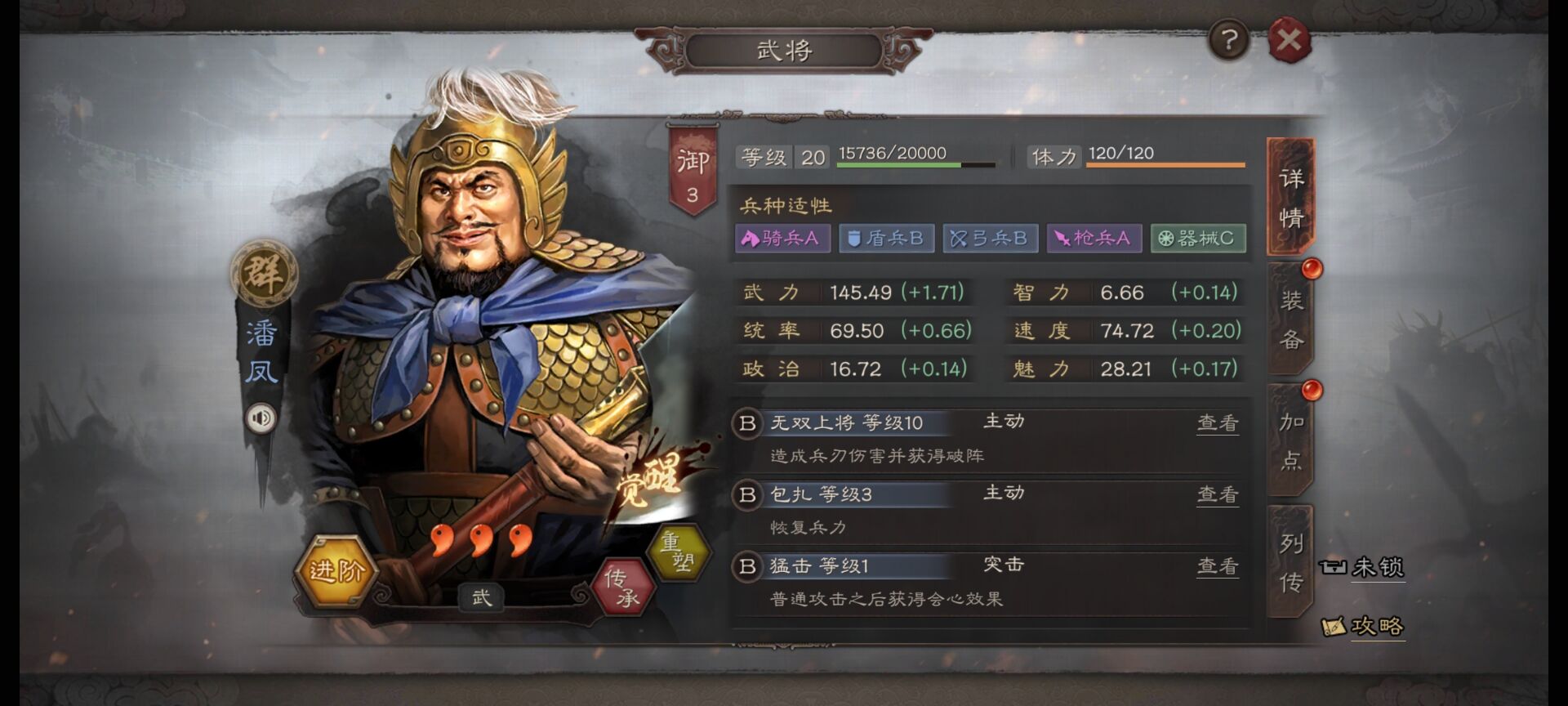Expand details of 猛击 via 查看
This screenshot has width=1568, height=706.
(1217, 565)
